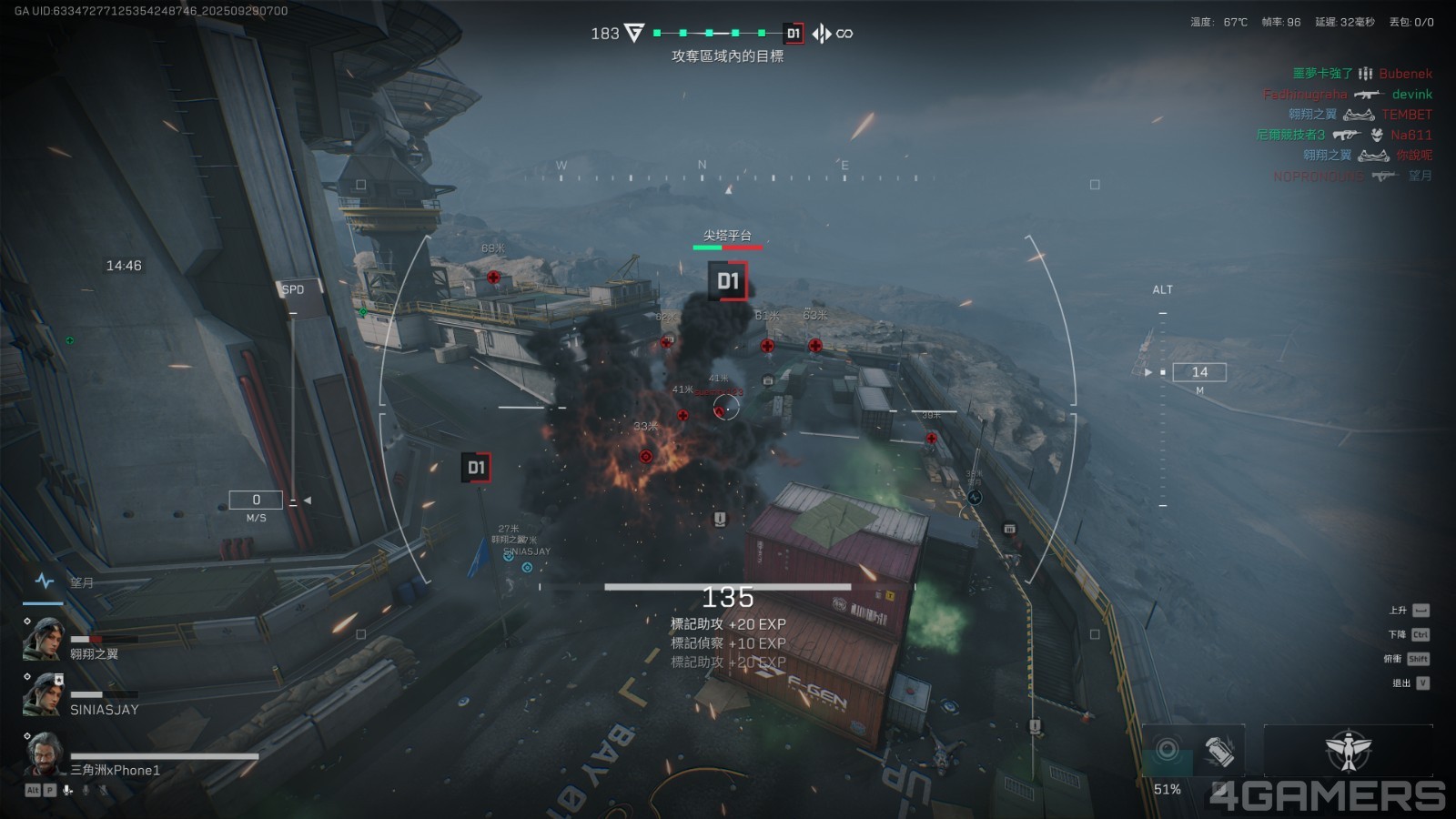
Task: Click the speed readout box showing 0
Action: click(256, 500)
